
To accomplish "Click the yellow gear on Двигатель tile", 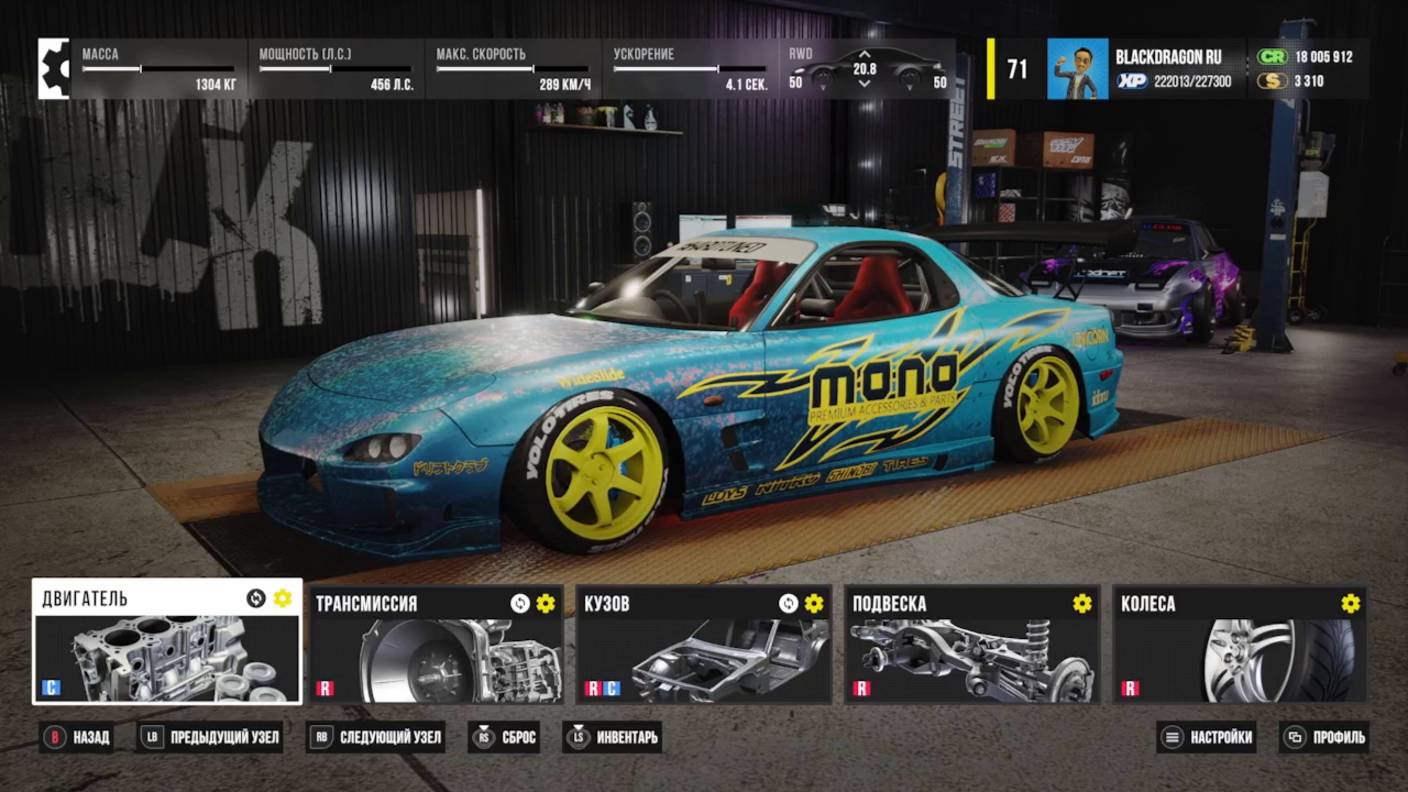I will point(283,598).
